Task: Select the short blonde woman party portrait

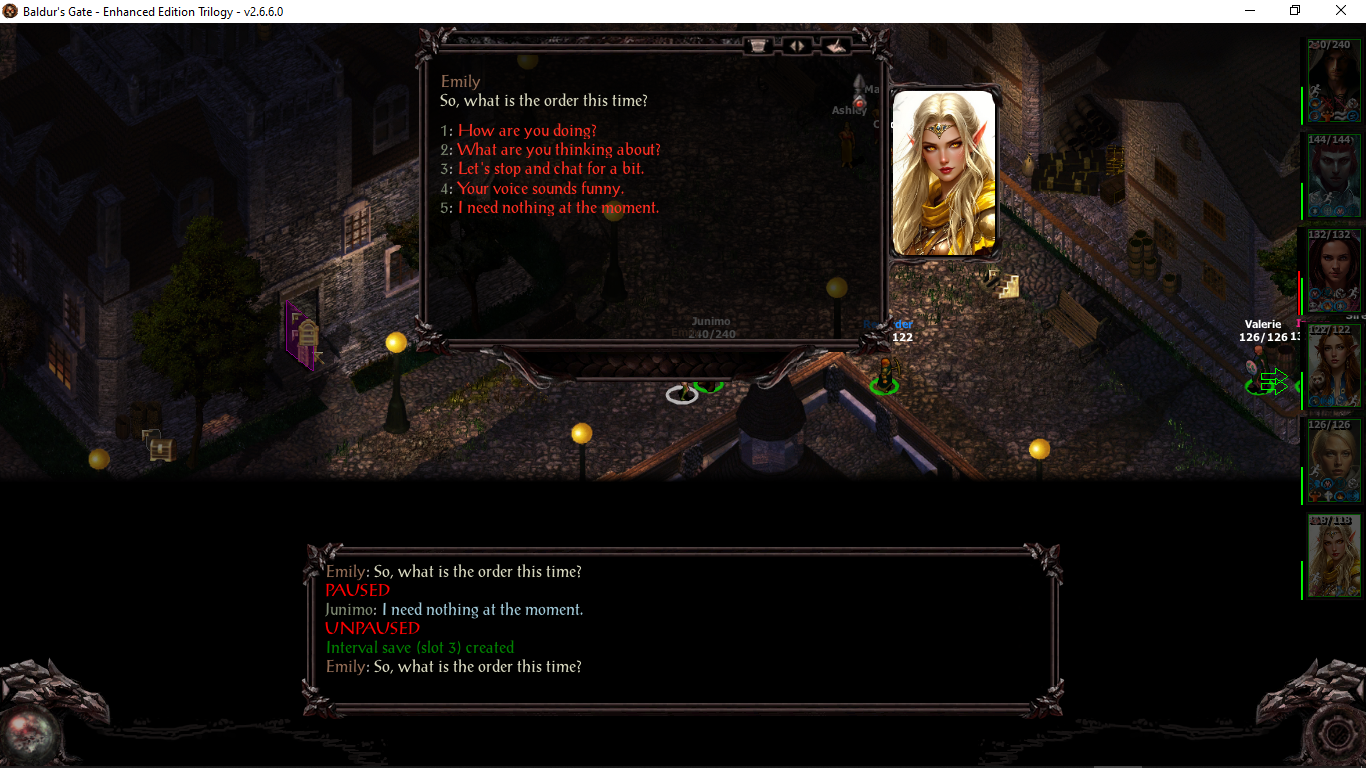Action: [1334, 460]
